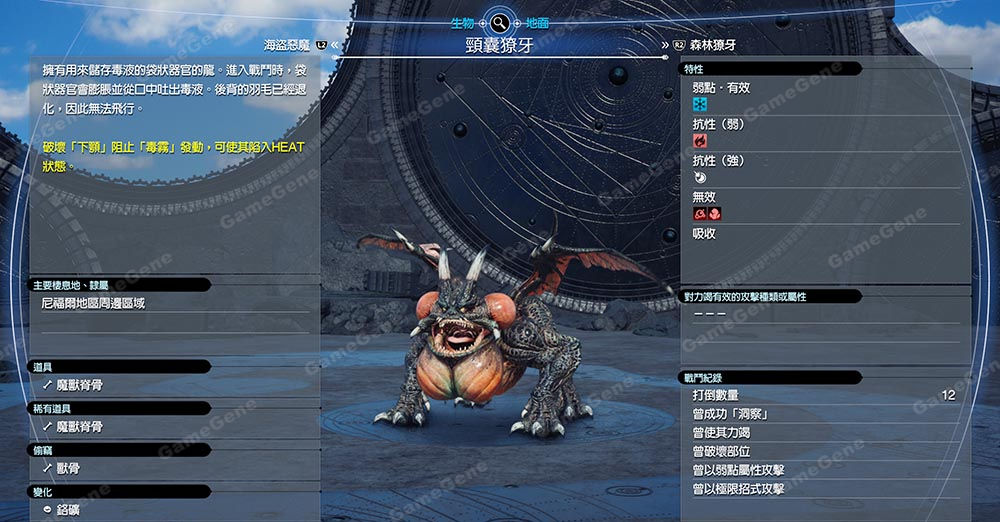Select 魔獸脊骨 under the 道具 section
The image size is (1000, 522).
tap(79, 385)
